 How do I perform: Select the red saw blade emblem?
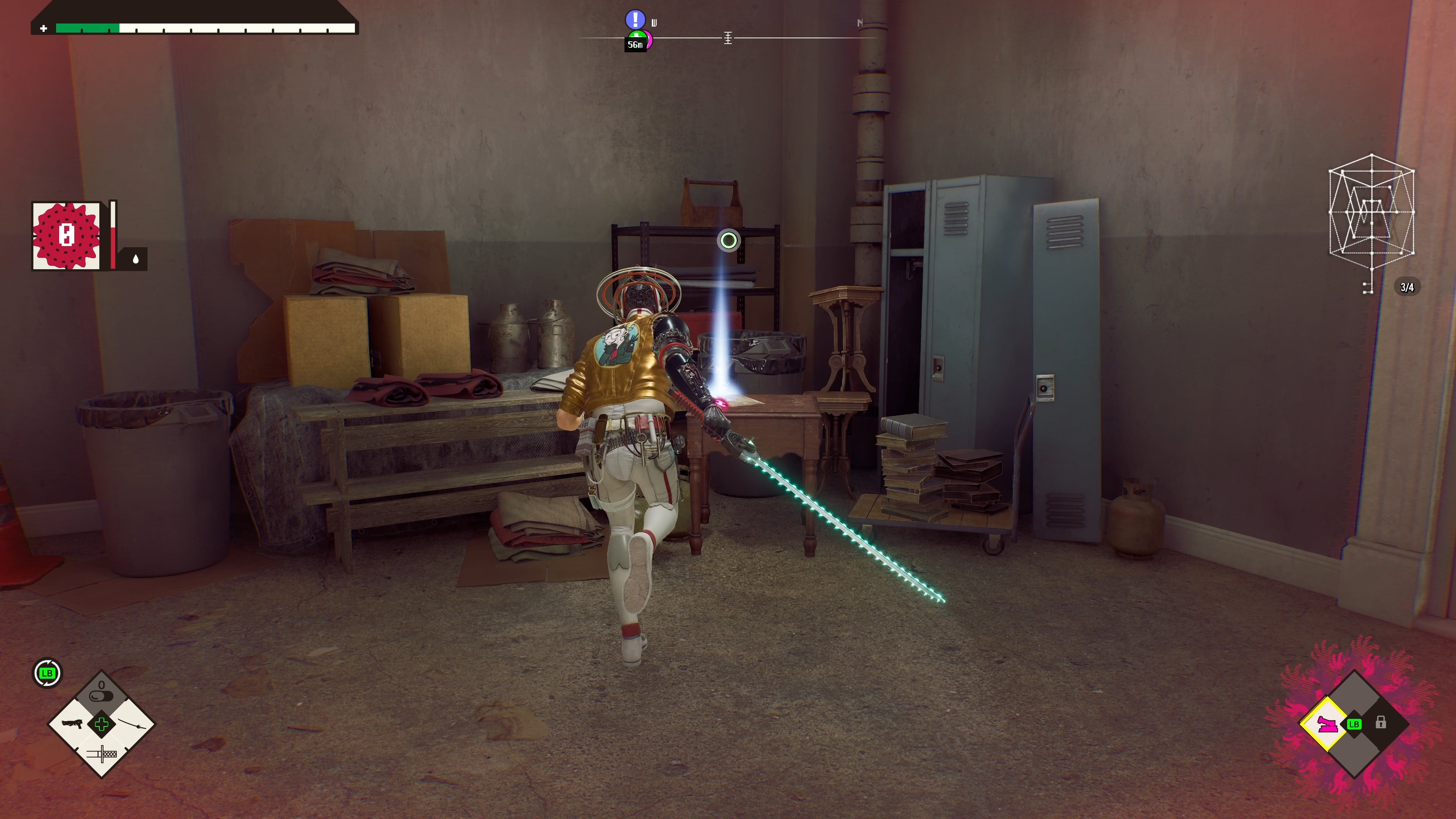[66, 235]
